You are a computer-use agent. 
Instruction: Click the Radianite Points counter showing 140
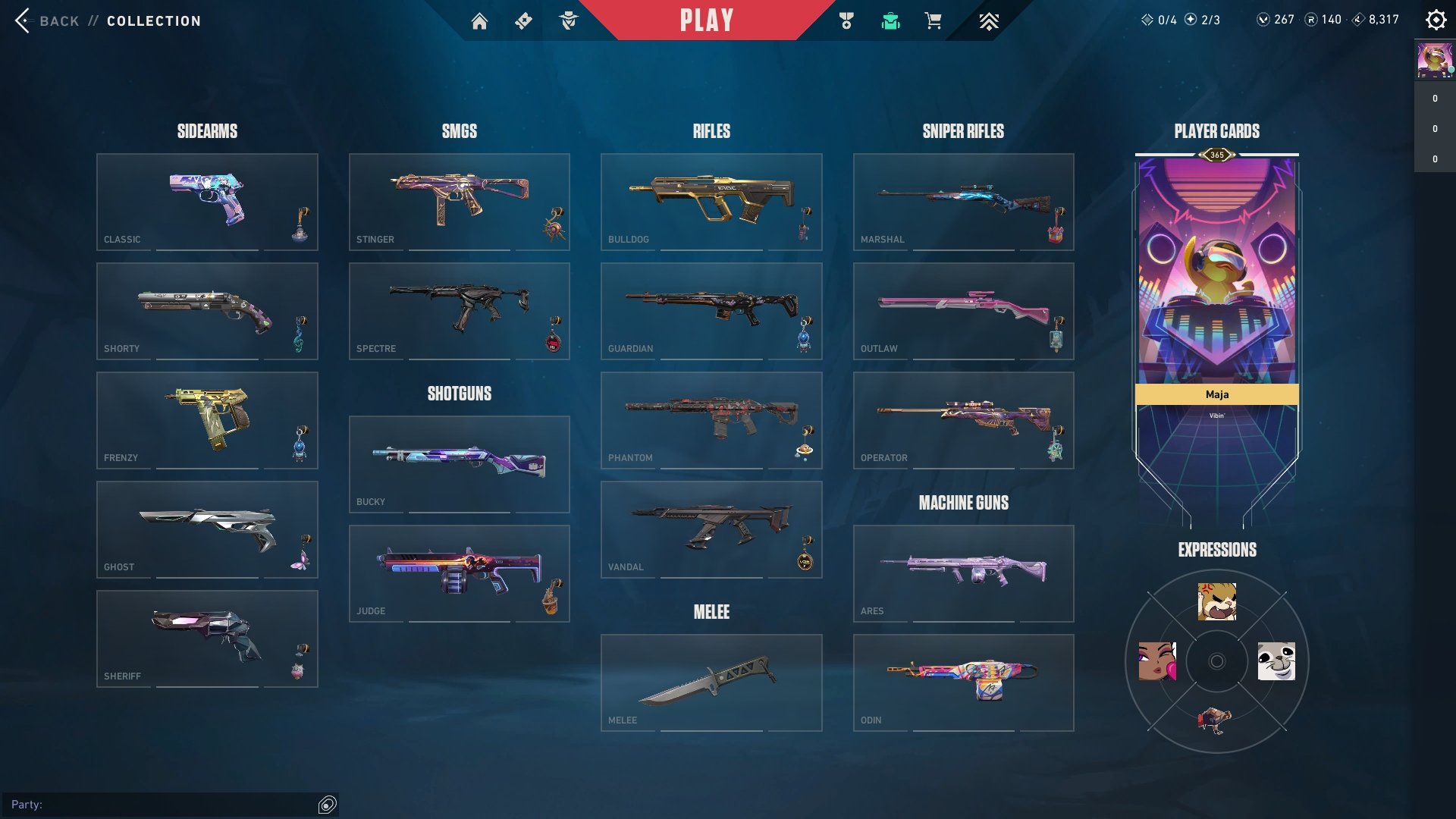[1323, 20]
